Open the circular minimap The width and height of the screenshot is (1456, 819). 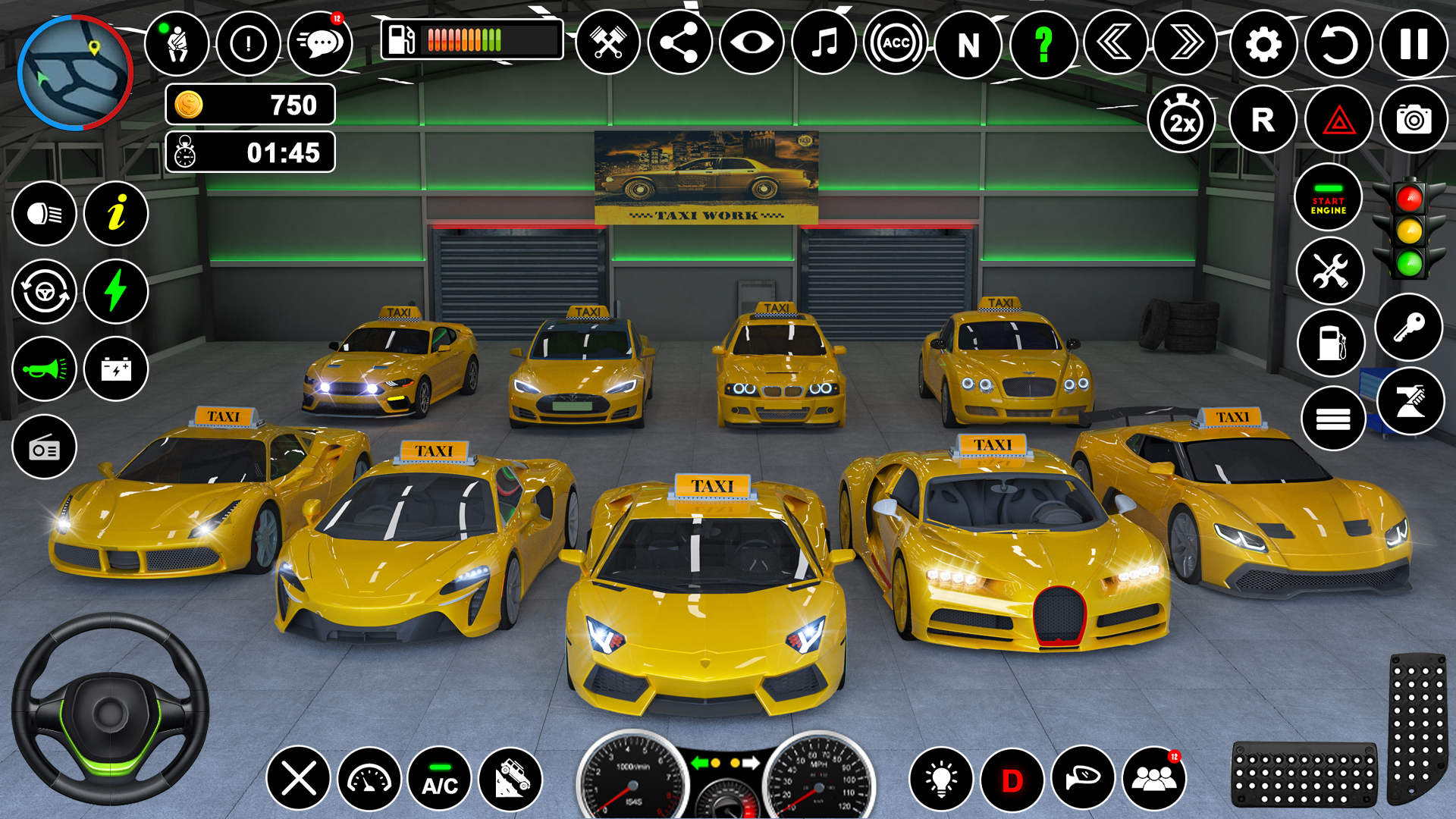75,73
